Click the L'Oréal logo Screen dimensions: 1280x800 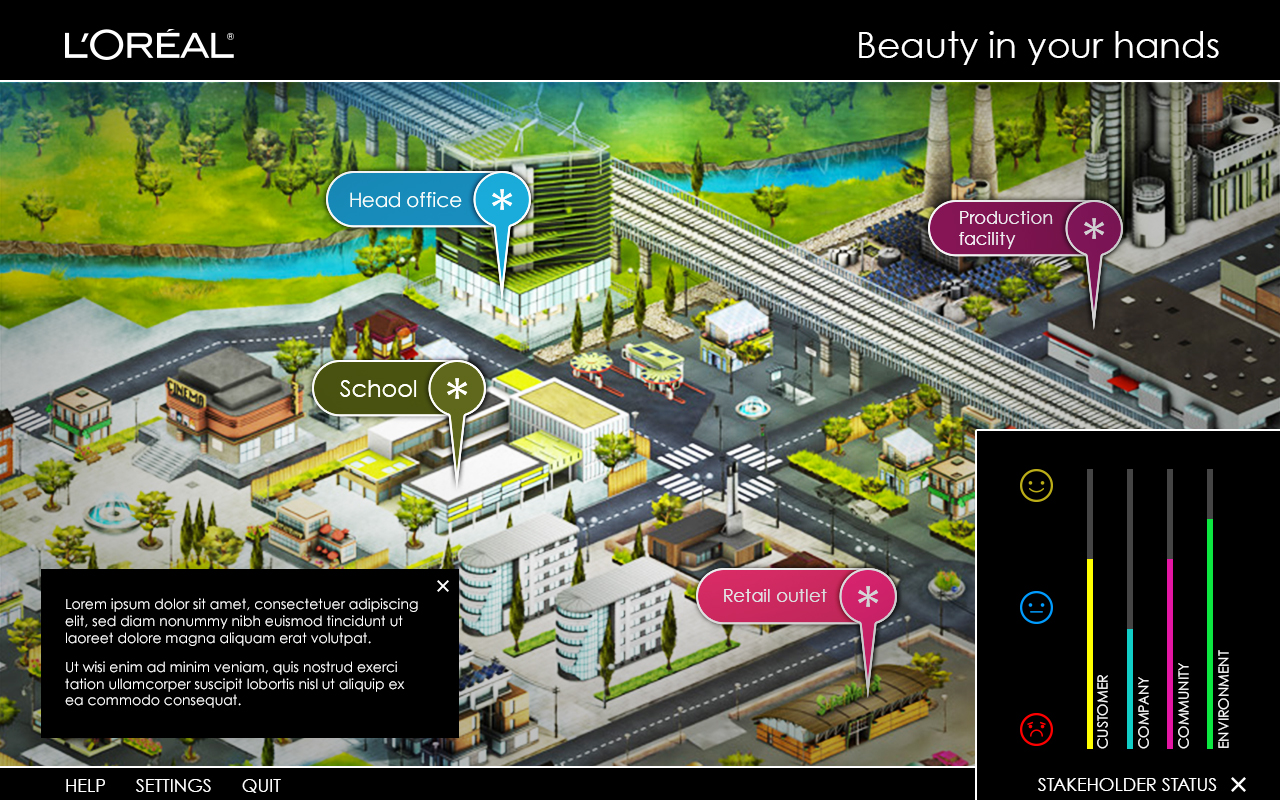tap(150, 45)
